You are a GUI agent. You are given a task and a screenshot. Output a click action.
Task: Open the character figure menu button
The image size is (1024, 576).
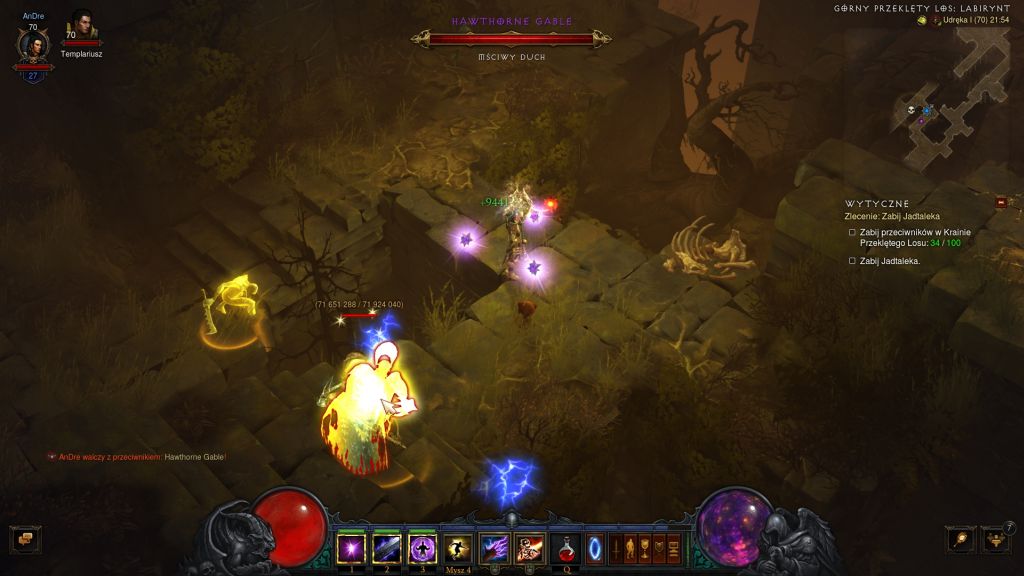pos(631,548)
